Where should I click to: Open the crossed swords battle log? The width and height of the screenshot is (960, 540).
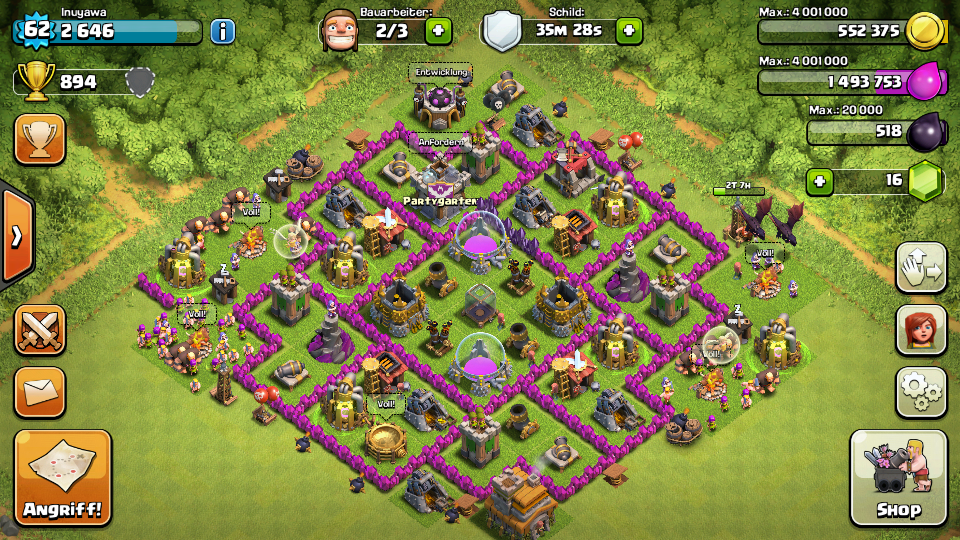40,330
